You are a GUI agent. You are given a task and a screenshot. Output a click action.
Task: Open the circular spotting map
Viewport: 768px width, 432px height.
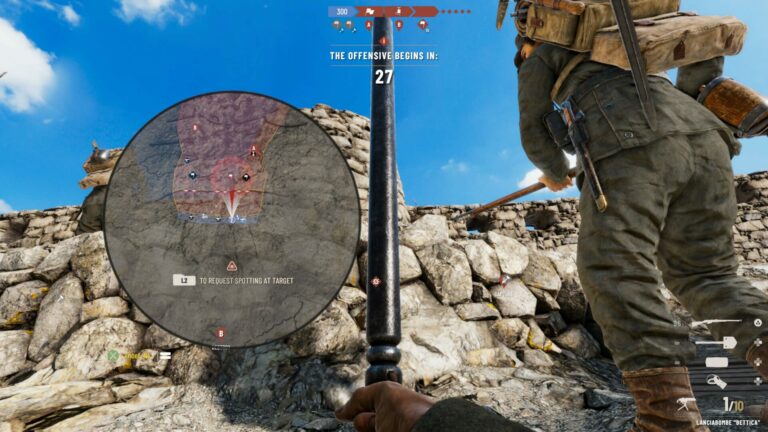point(232,220)
